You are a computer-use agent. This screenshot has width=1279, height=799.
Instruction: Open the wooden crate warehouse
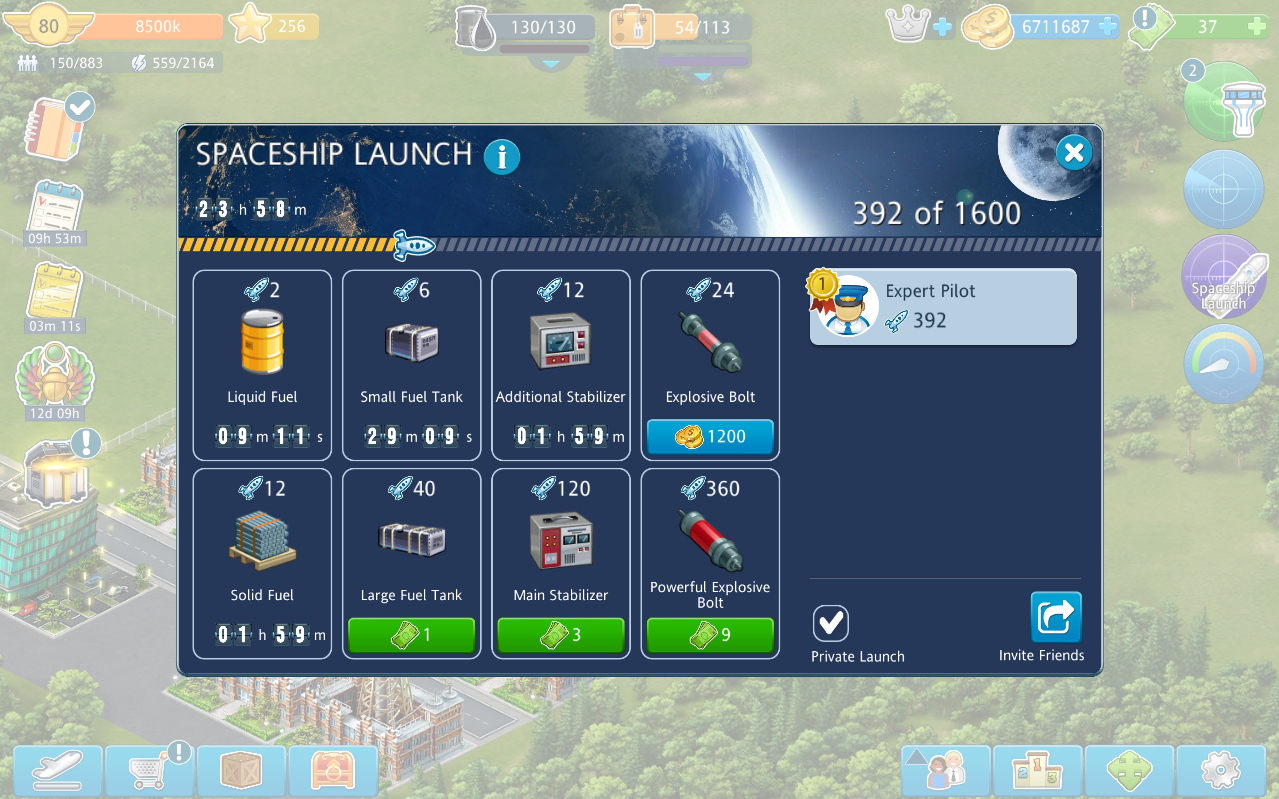pyautogui.click(x=243, y=771)
